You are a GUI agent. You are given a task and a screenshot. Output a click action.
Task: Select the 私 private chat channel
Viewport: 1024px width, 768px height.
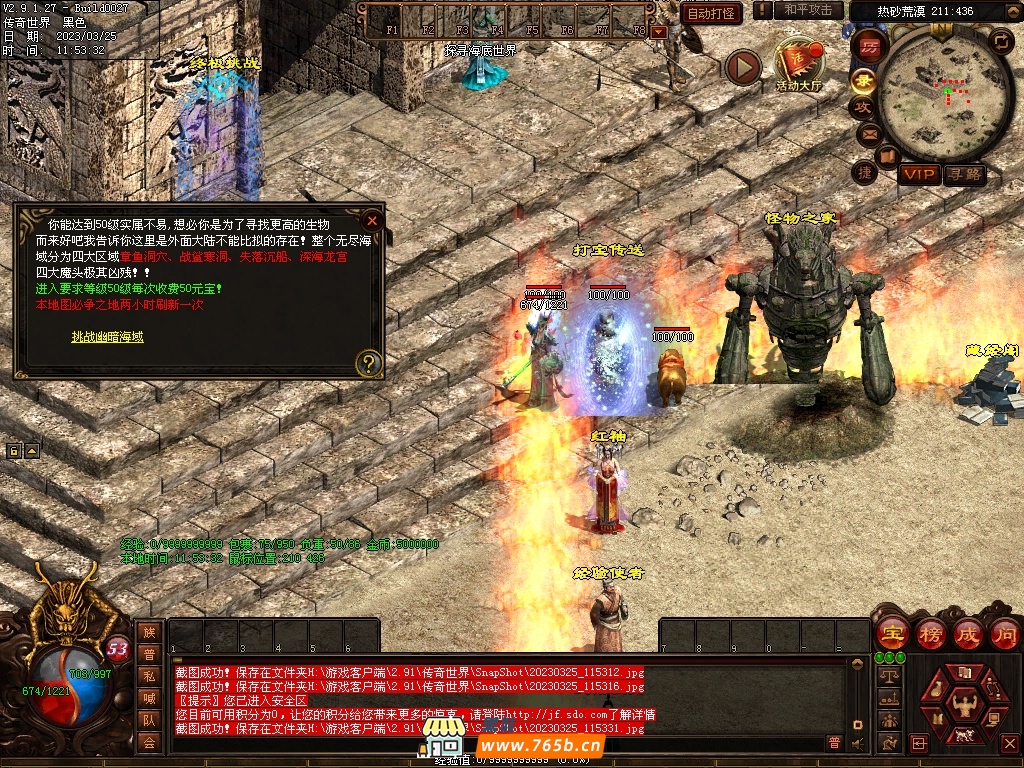pos(149,676)
